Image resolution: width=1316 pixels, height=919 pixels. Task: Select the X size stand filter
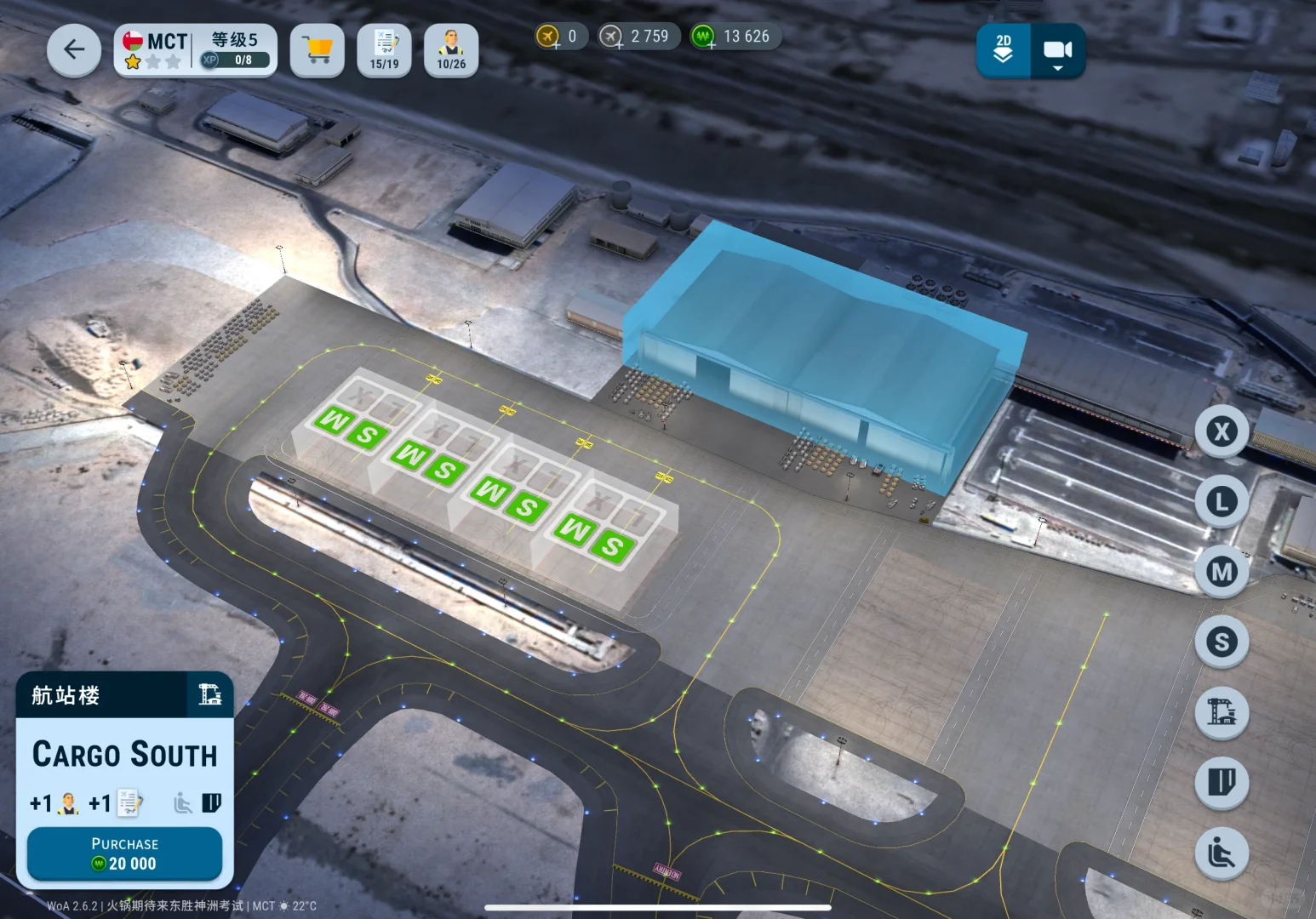point(1222,431)
